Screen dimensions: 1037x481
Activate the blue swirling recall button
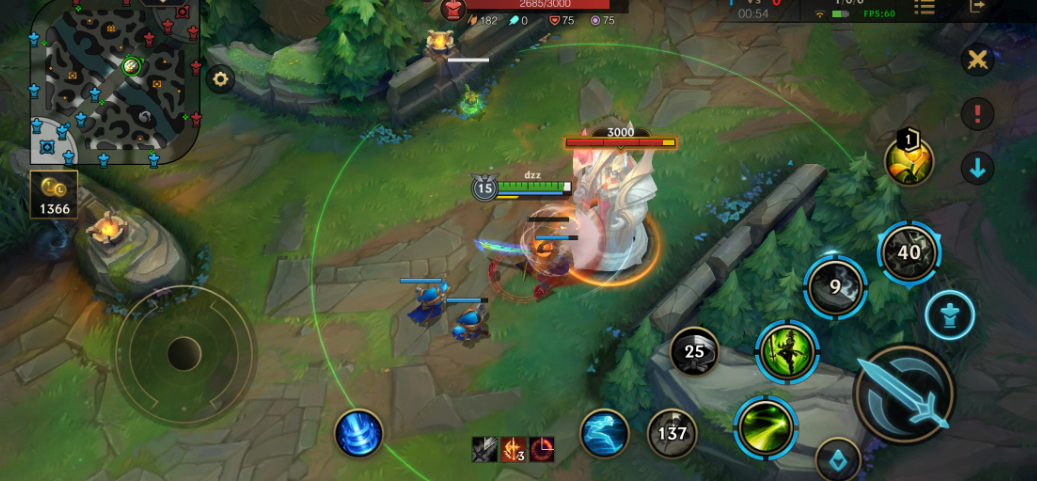coord(358,433)
